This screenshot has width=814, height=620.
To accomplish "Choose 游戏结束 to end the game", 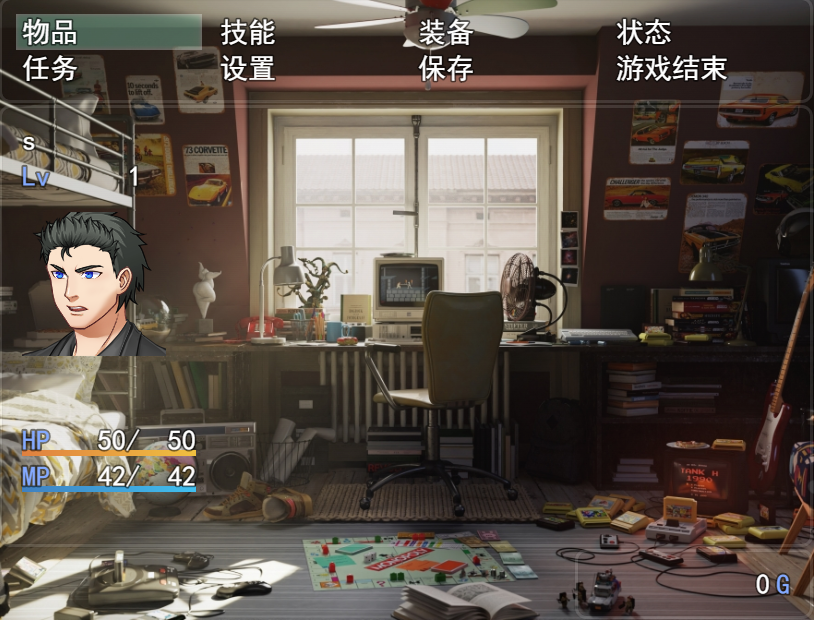I will click(671, 68).
